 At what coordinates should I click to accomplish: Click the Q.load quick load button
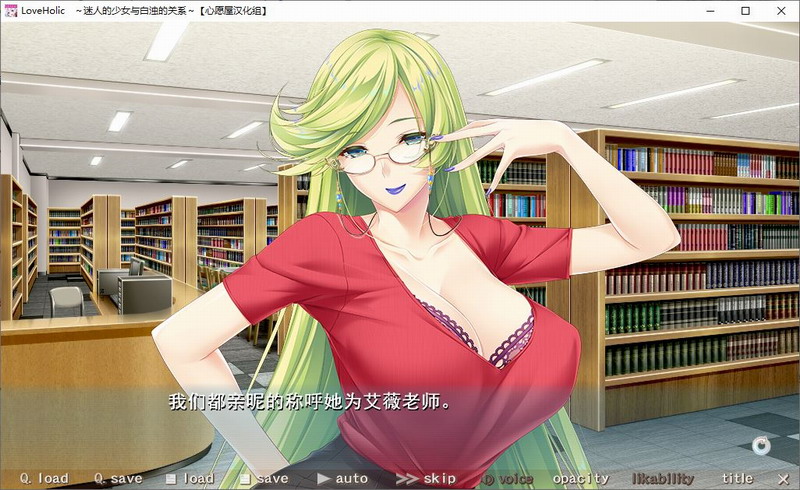click(44, 479)
